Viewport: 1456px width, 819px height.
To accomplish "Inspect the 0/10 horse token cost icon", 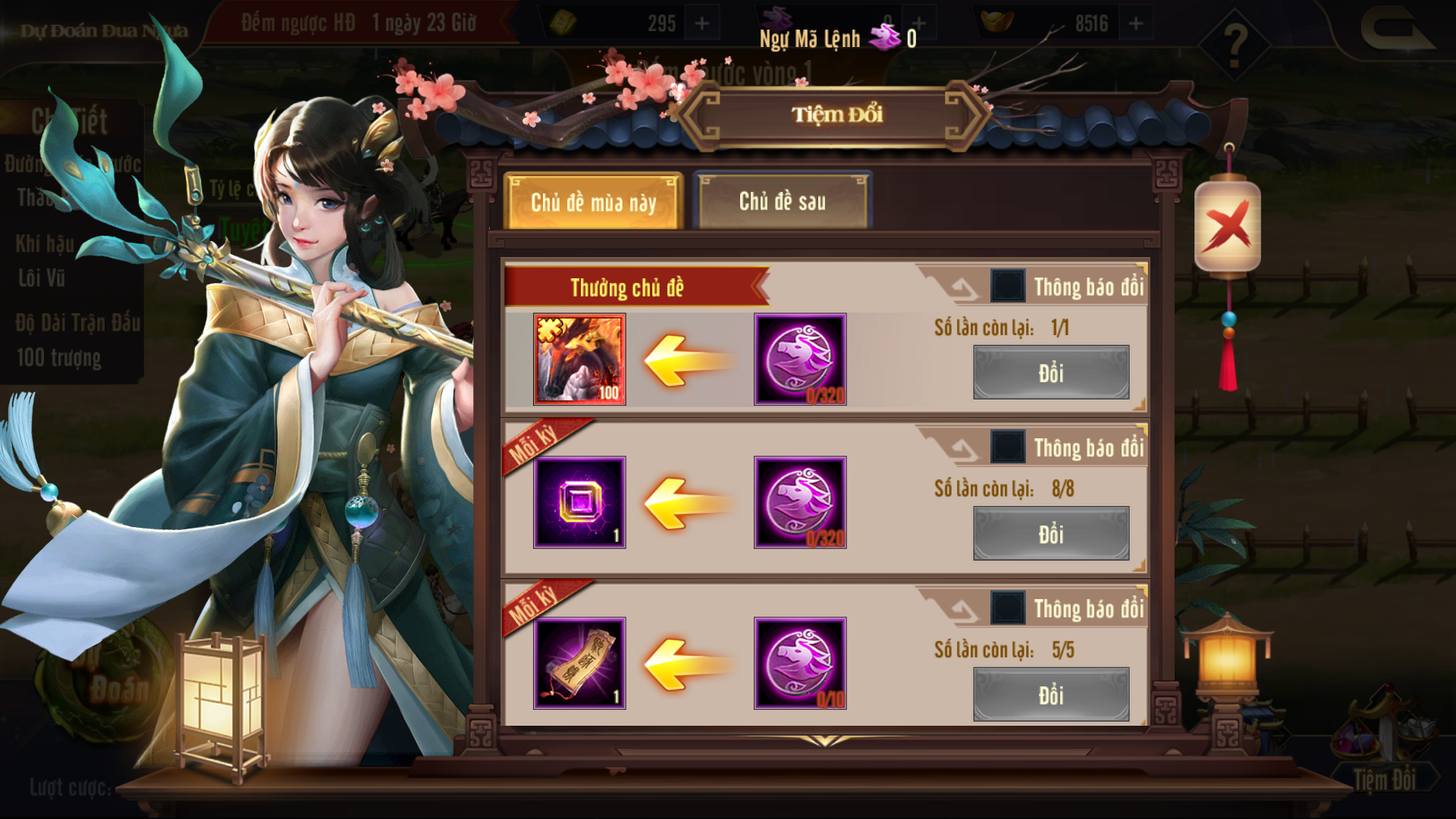I will coord(800,664).
